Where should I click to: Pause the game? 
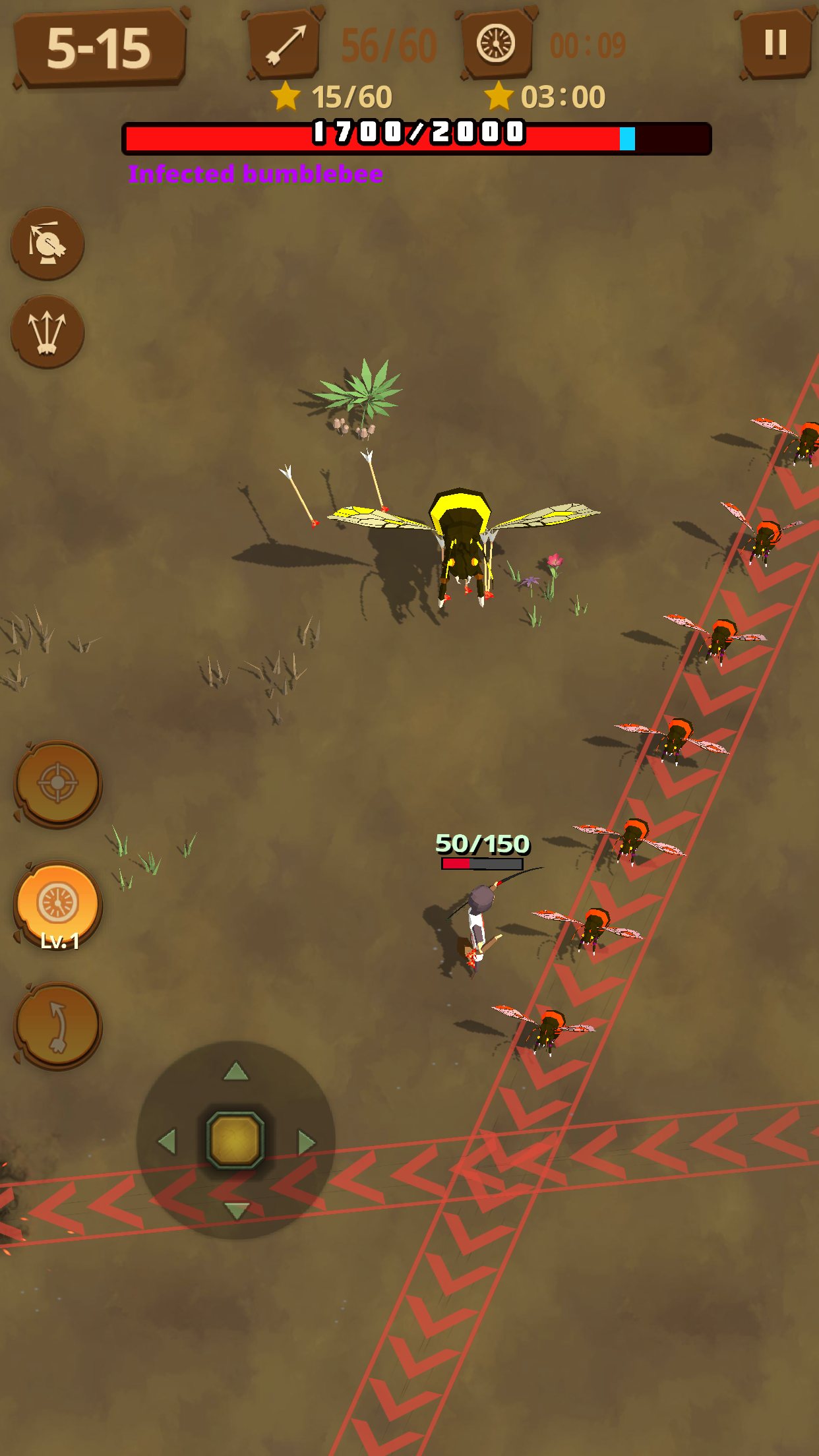coord(775,45)
